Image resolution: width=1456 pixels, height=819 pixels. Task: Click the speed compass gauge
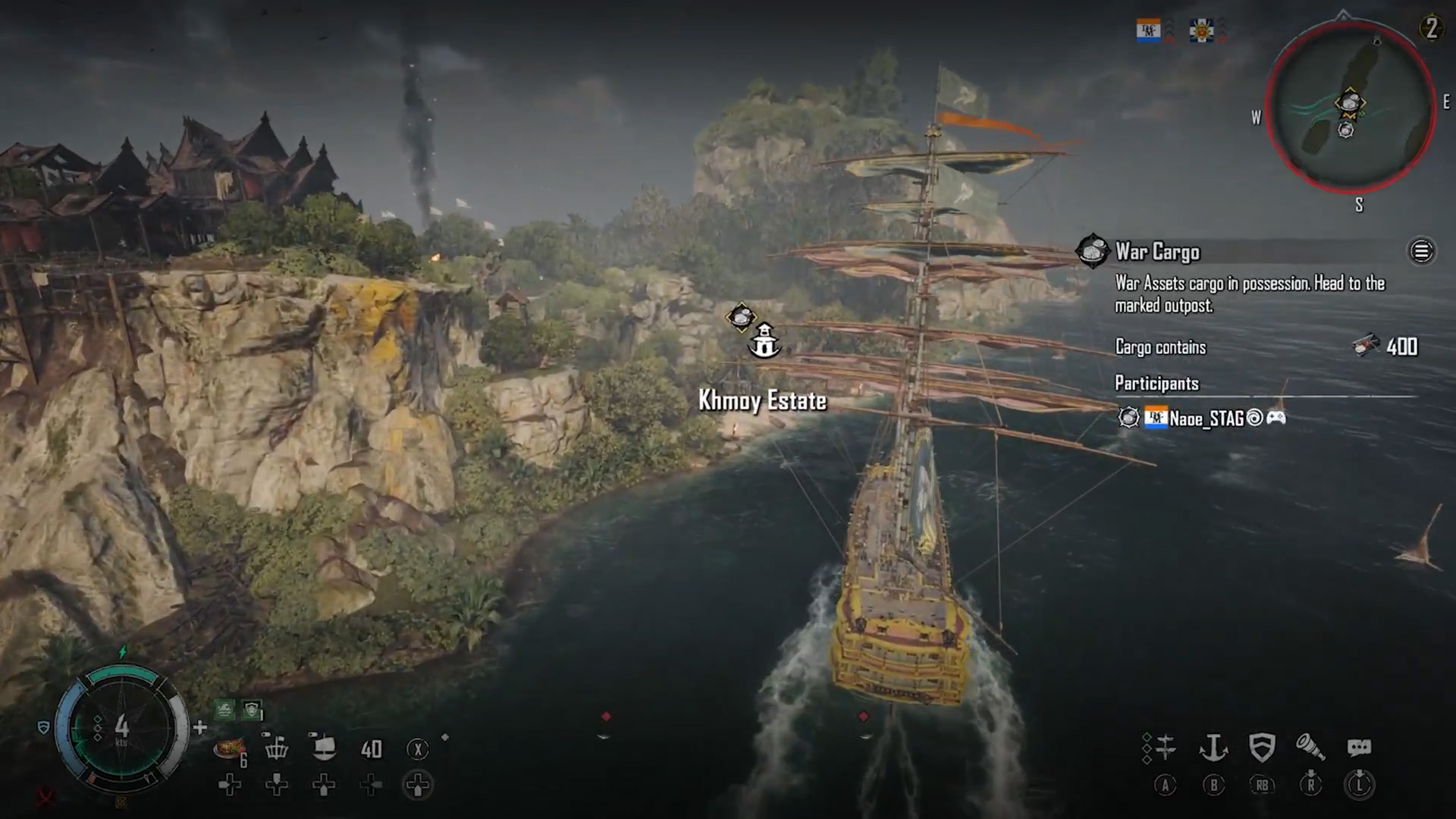(121, 728)
